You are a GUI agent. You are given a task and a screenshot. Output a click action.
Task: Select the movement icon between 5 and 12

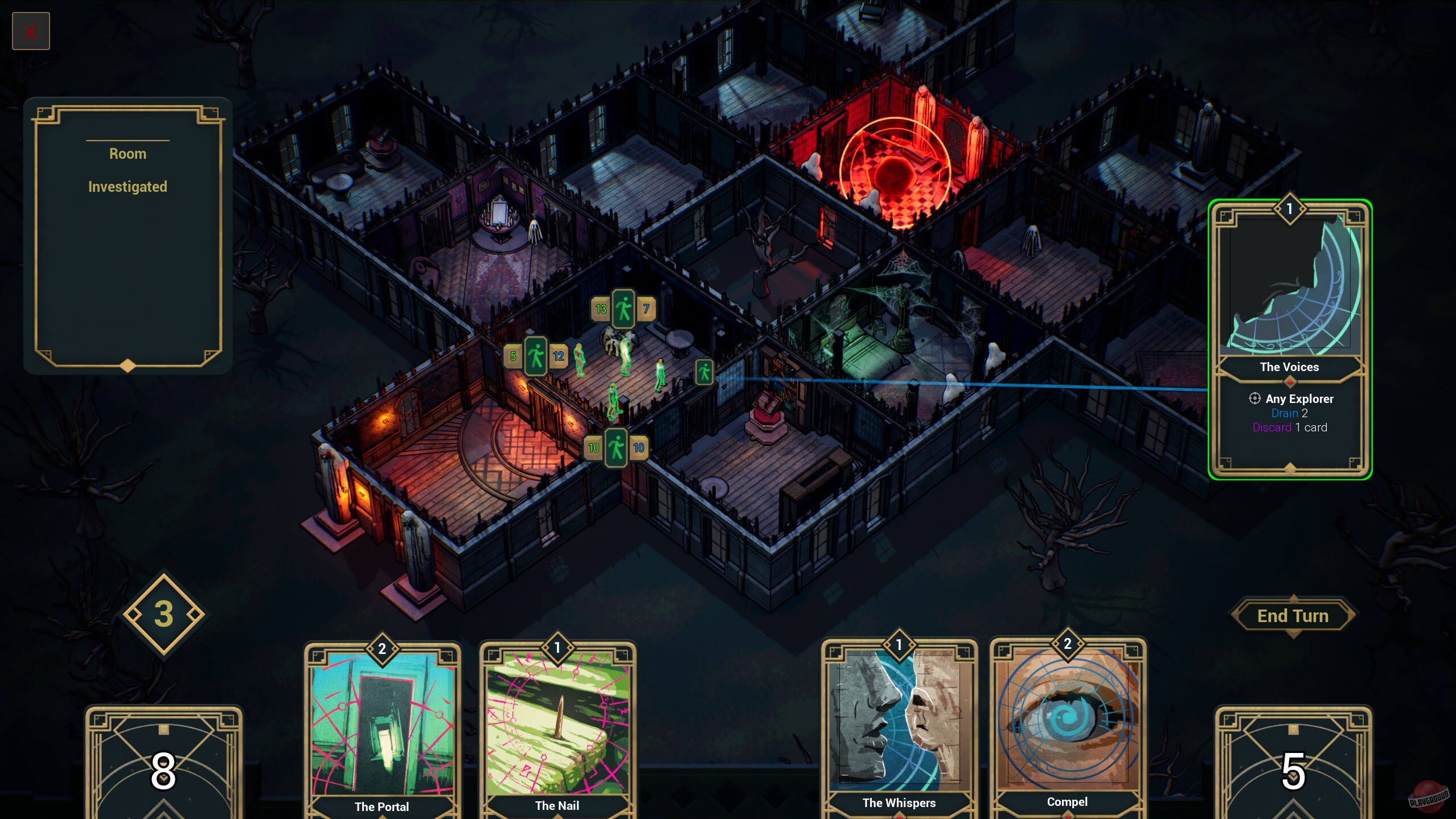click(x=535, y=356)
